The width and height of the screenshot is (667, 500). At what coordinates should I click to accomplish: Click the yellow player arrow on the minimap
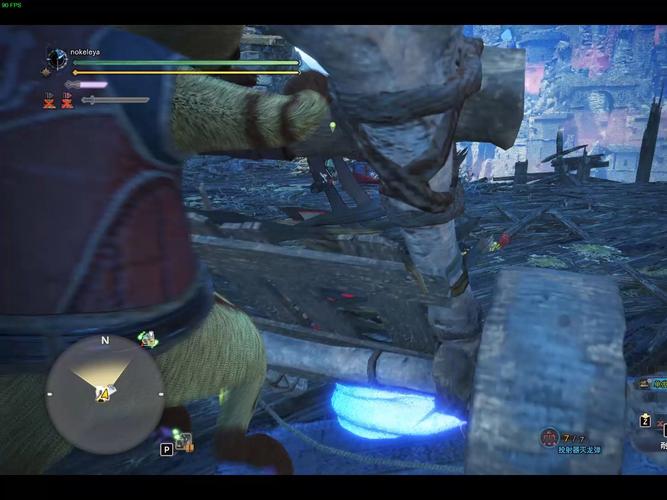(102, 394)
